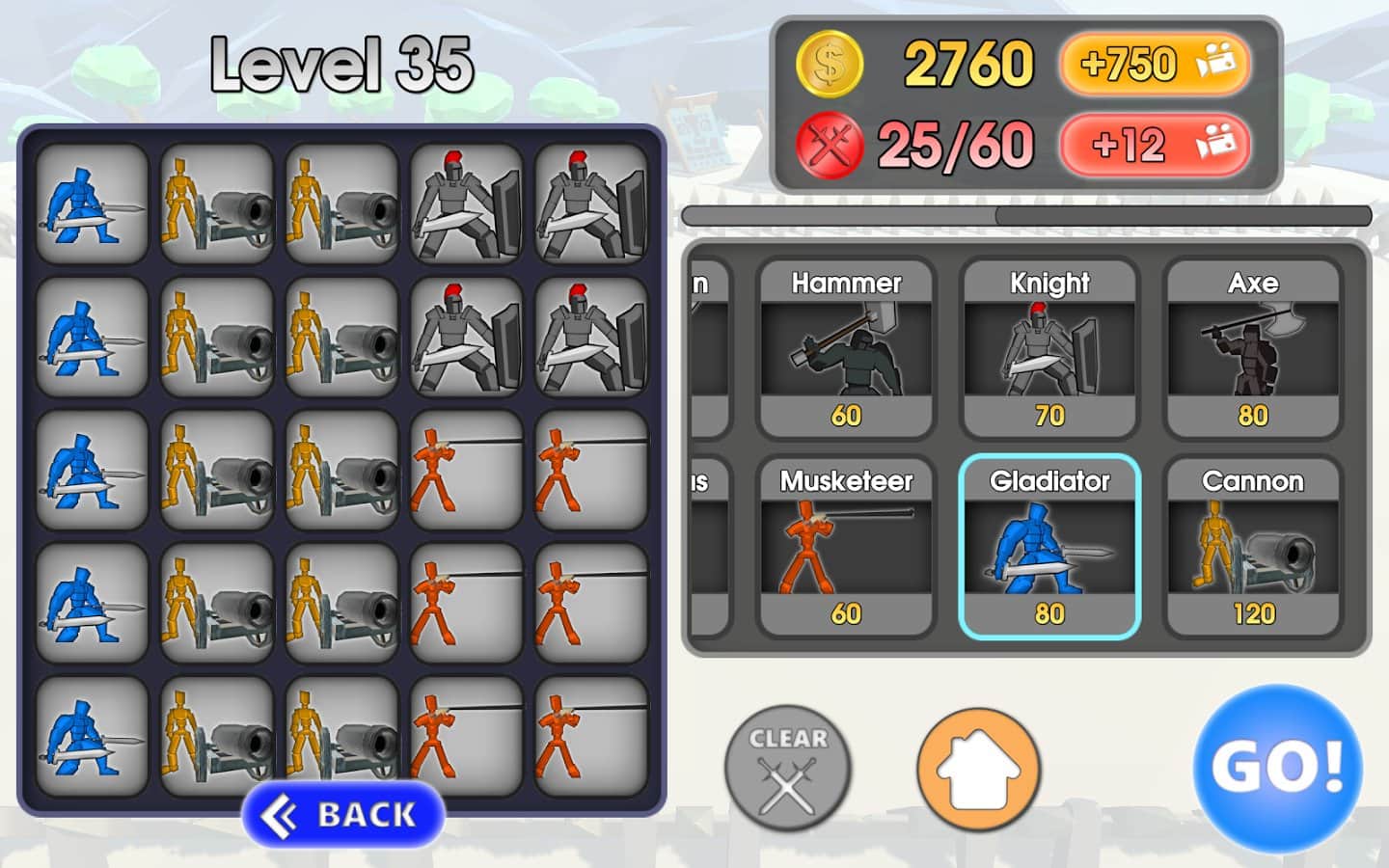Choose the Knight unit card
The image size is (1389, 868).
(1049, 349)
